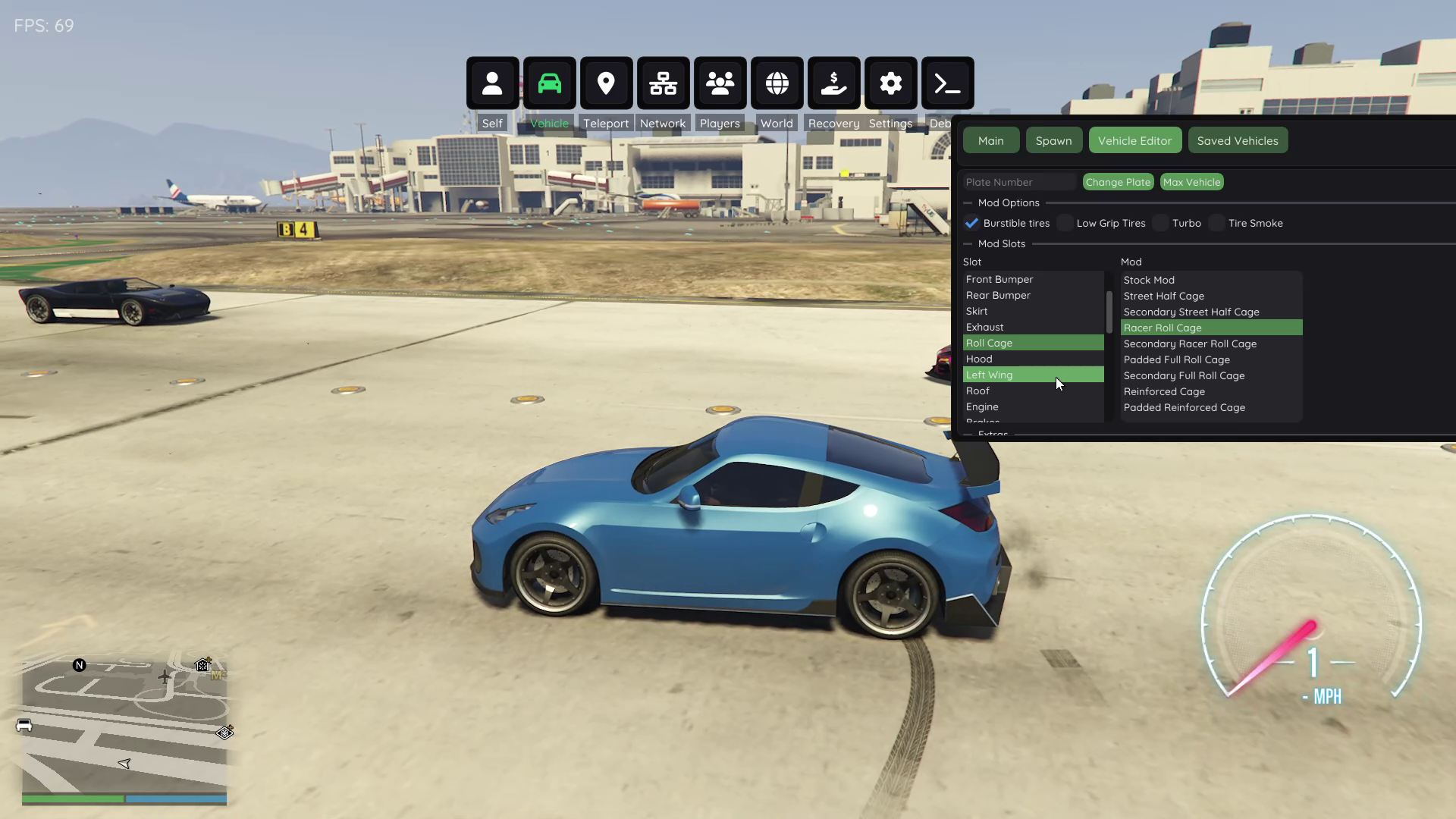Apply plate with Change Plate button

[1118, 183]
